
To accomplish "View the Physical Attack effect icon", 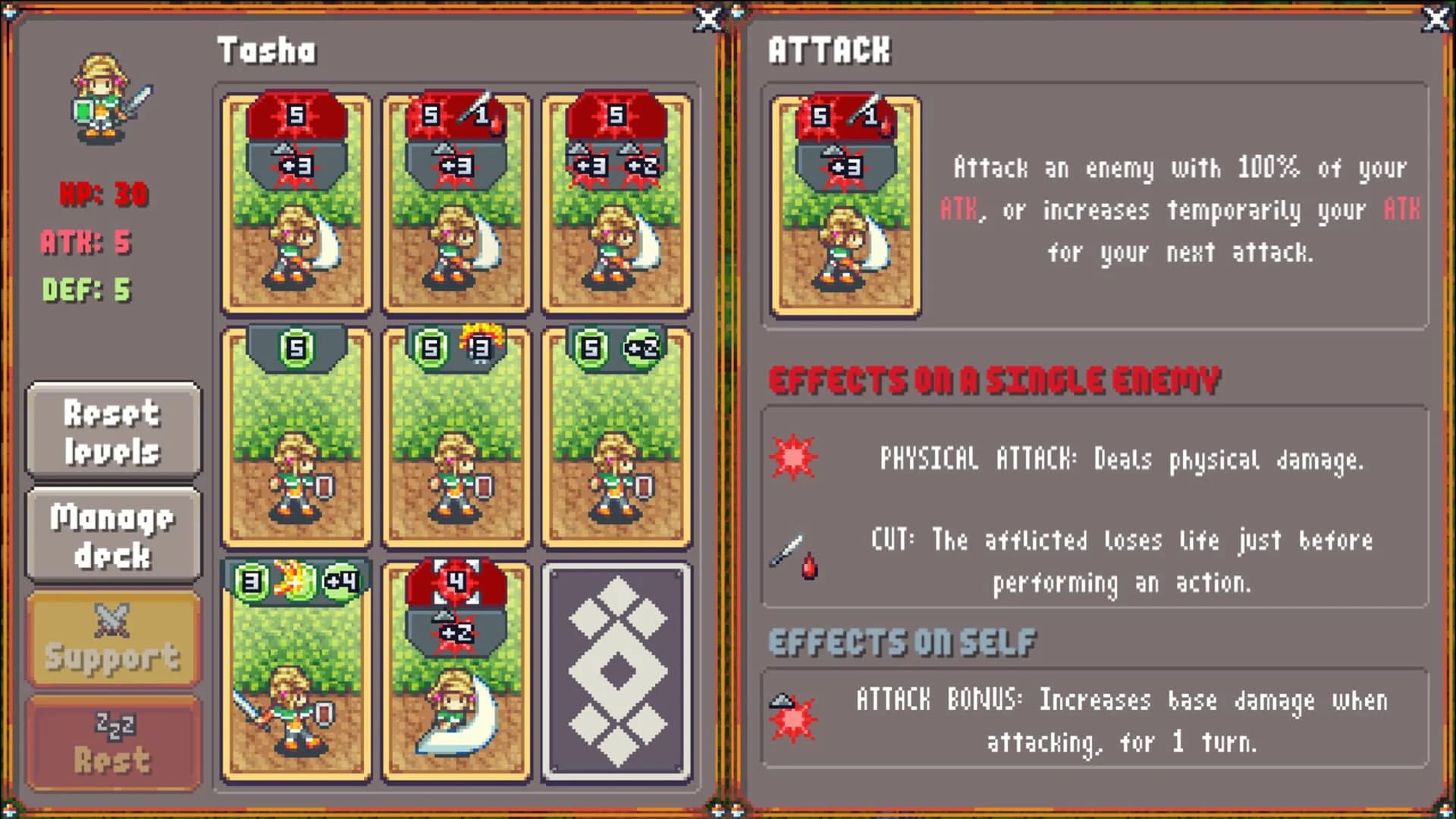I will pos(794,457).
